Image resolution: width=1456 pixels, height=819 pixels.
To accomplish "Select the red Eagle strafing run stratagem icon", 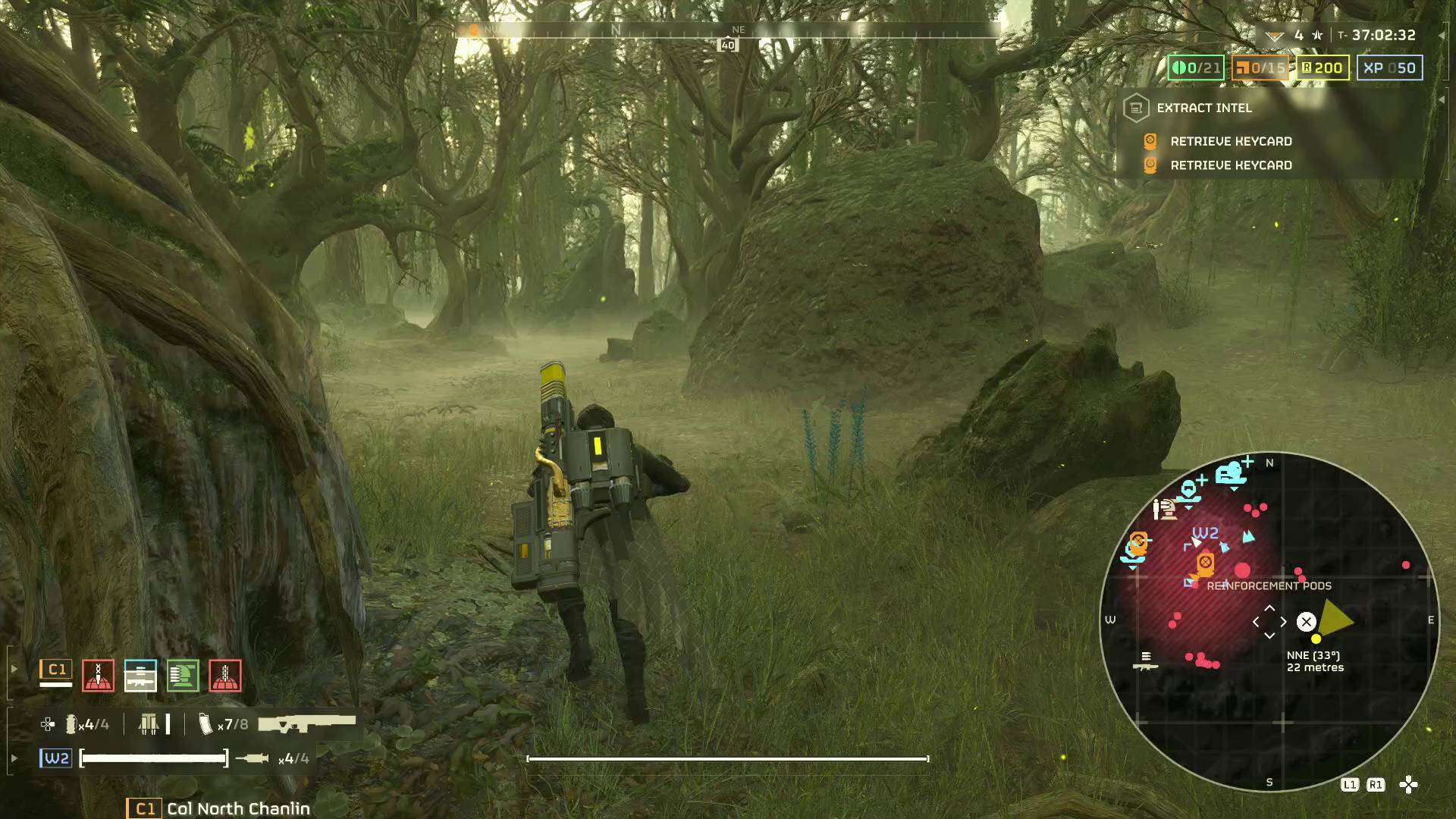I will [98, 675].
